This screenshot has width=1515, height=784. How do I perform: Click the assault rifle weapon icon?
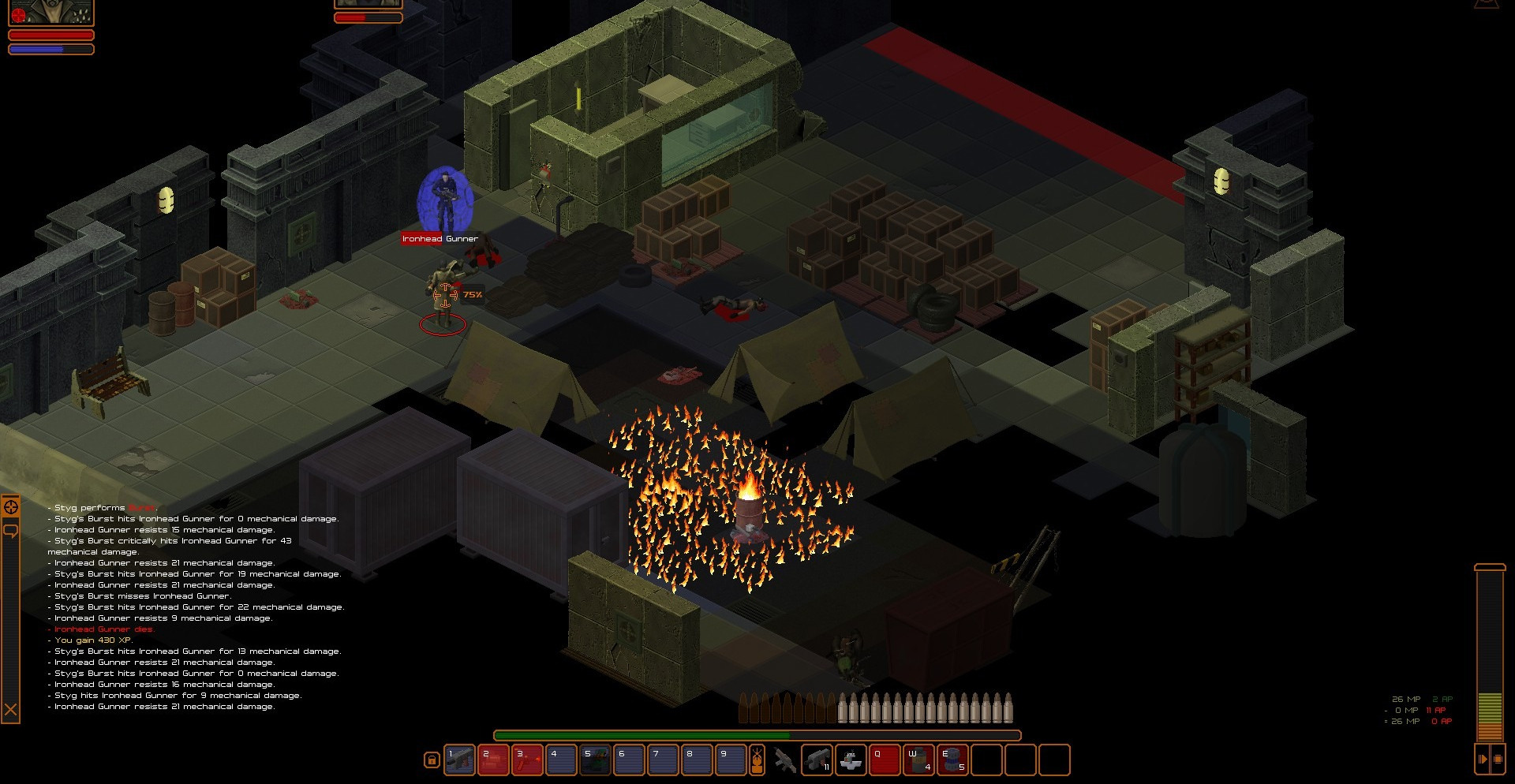coord(784,760)
